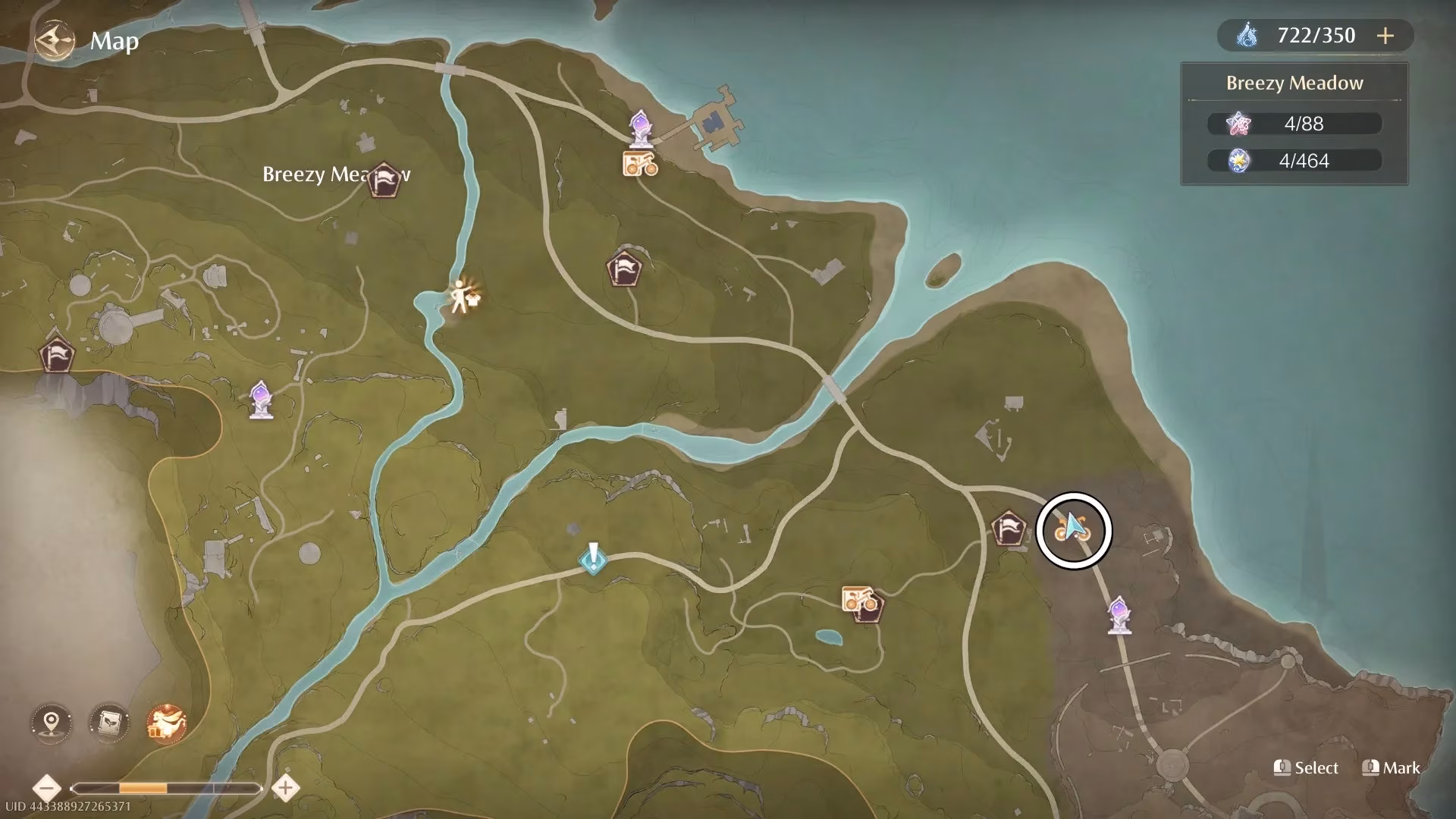The height and width of the screenshot is (819, 1456).
Task: Open the pink 4/88 collectible counter
Action: click(1294, 124)
